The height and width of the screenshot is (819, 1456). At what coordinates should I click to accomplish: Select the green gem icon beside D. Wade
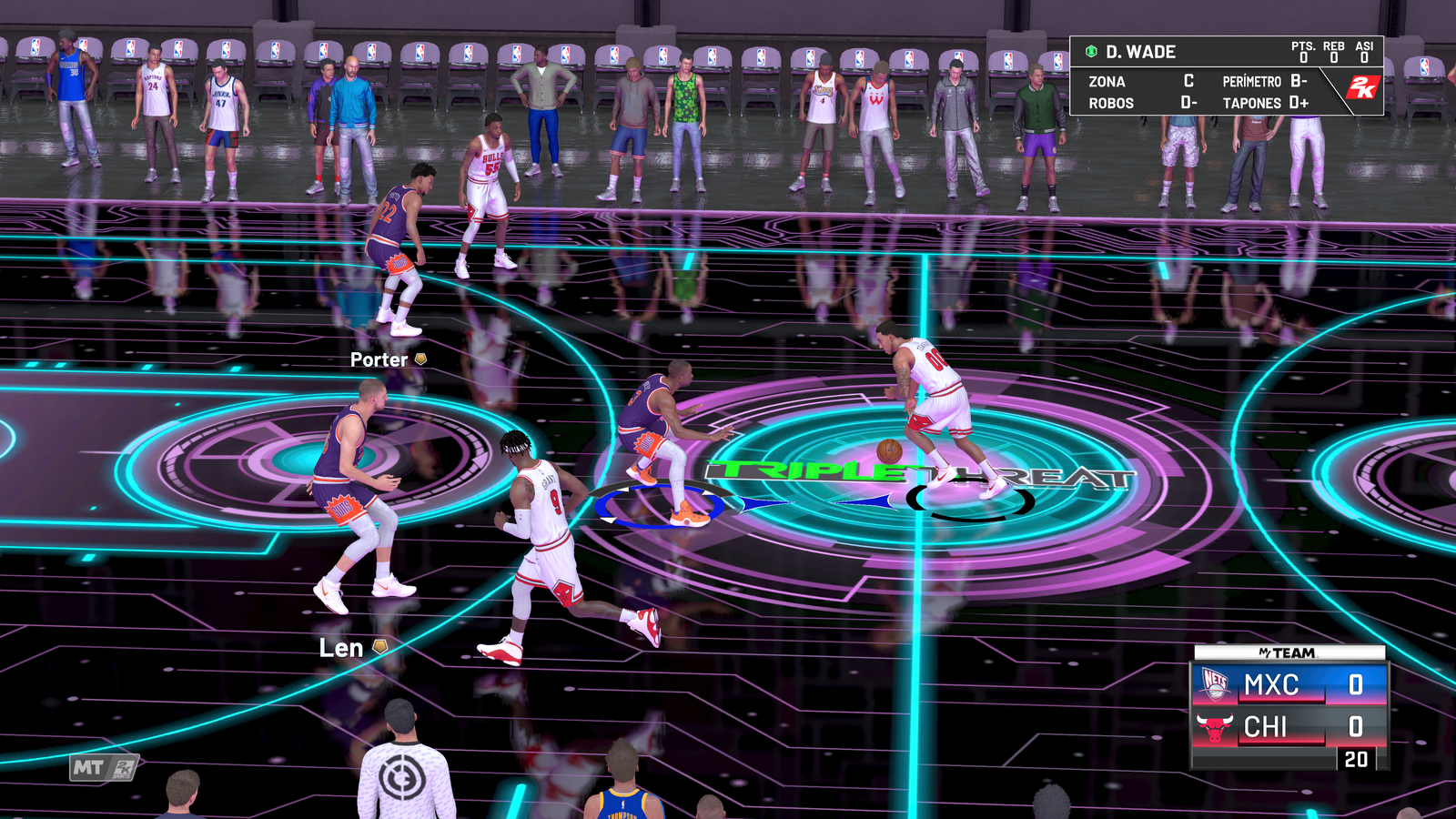click(x=1089, y=52)
